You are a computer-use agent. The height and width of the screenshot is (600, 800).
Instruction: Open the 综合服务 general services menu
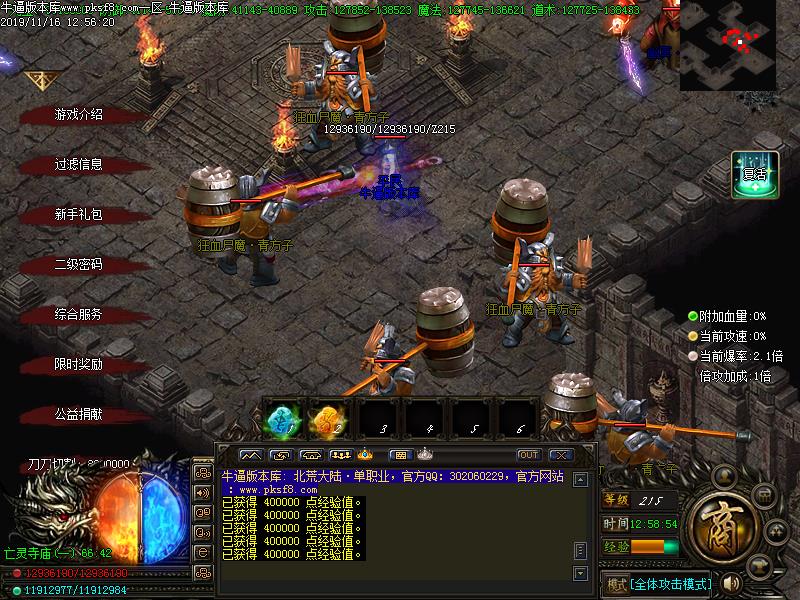[x=78, y=315]
